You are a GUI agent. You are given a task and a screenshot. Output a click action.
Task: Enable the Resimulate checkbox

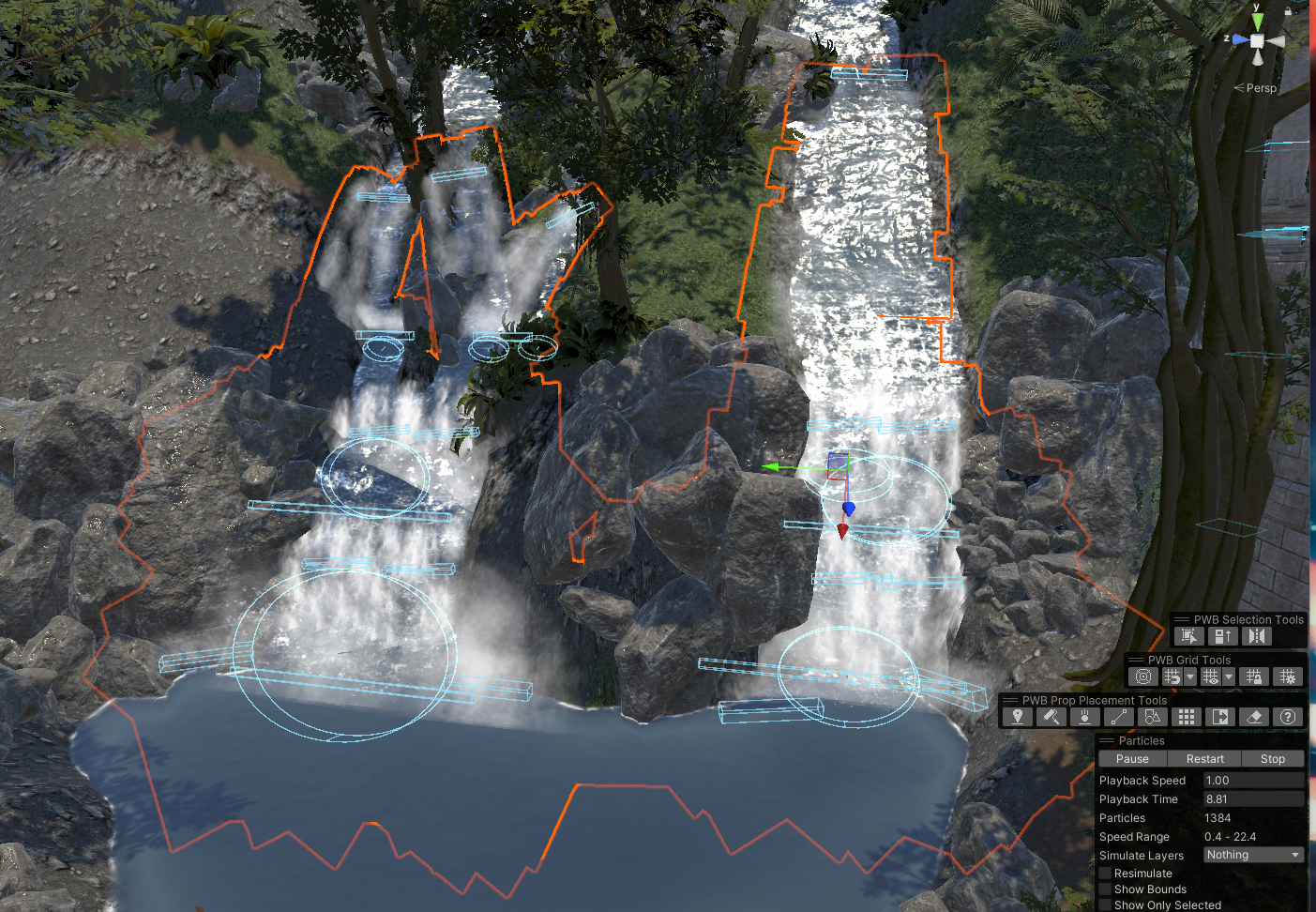pos(1105,874)
